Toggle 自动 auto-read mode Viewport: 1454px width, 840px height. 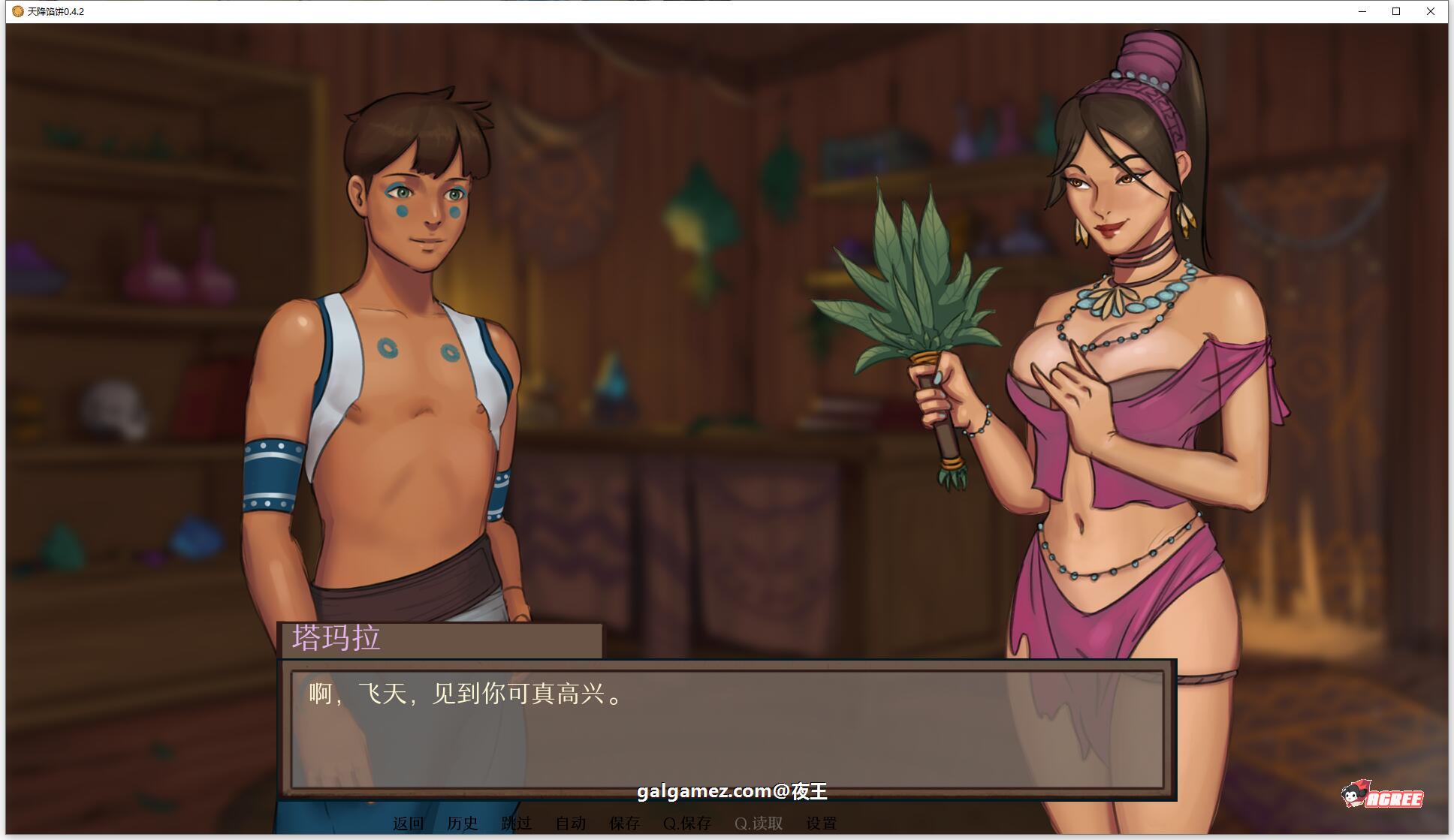point(571,823)
